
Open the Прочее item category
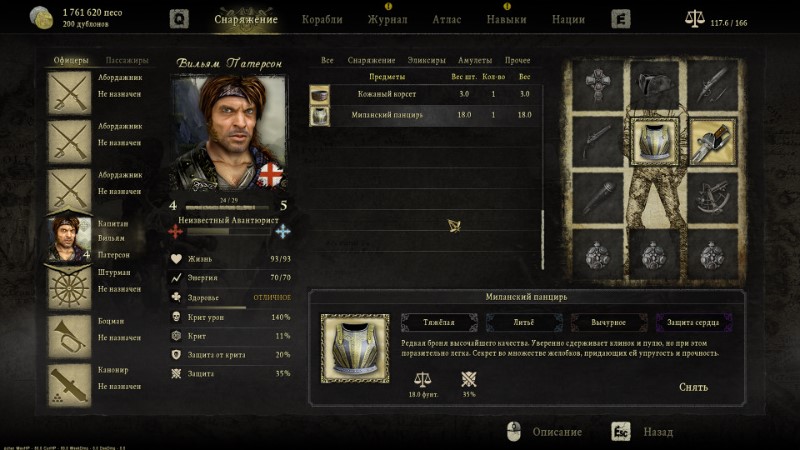click(518, 61)
